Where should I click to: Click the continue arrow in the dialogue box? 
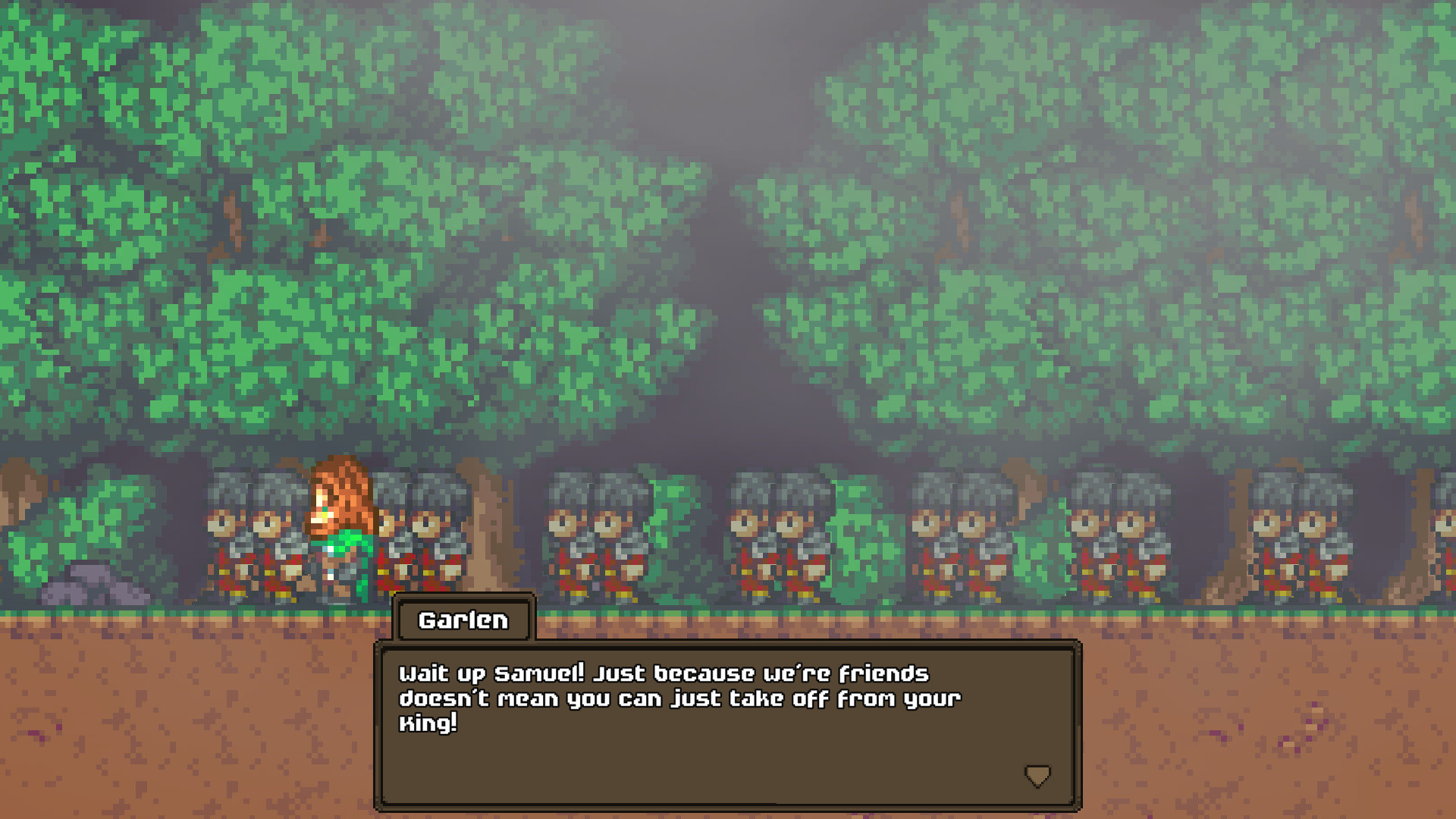[1037, 775]
